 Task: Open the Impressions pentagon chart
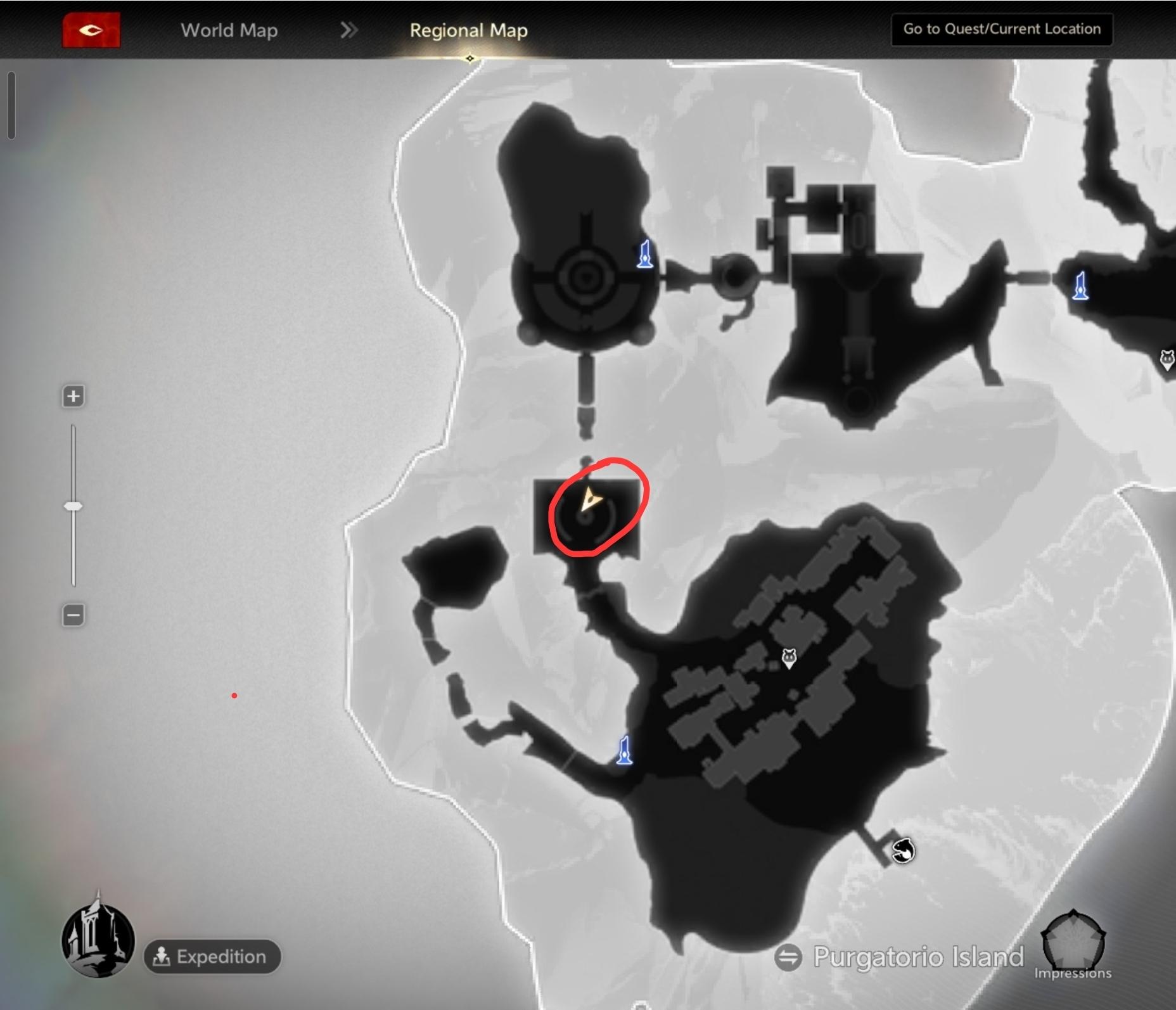1073,940
